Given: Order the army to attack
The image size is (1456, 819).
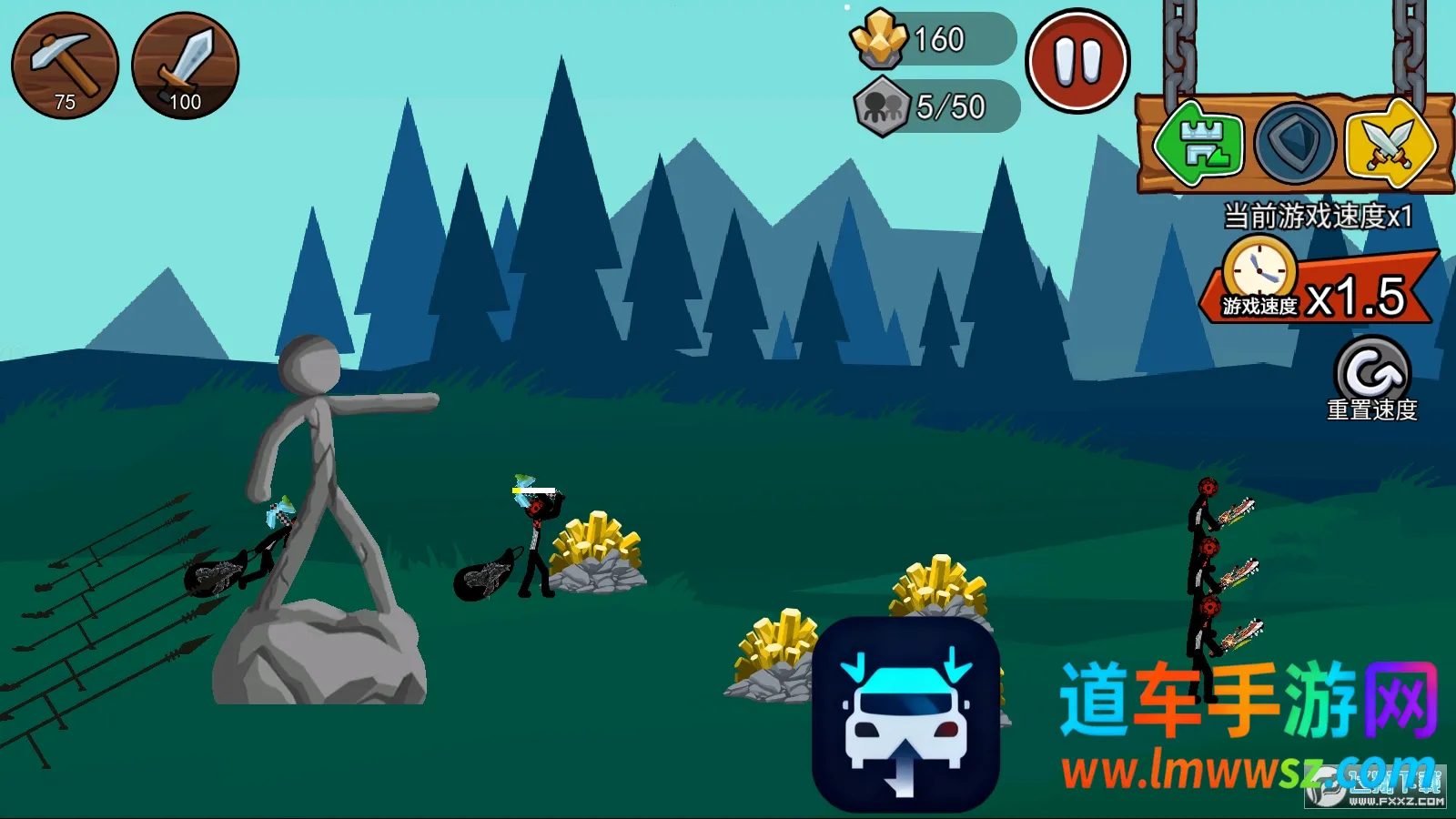Looking at the screenshot, I should coord(1390,144).
